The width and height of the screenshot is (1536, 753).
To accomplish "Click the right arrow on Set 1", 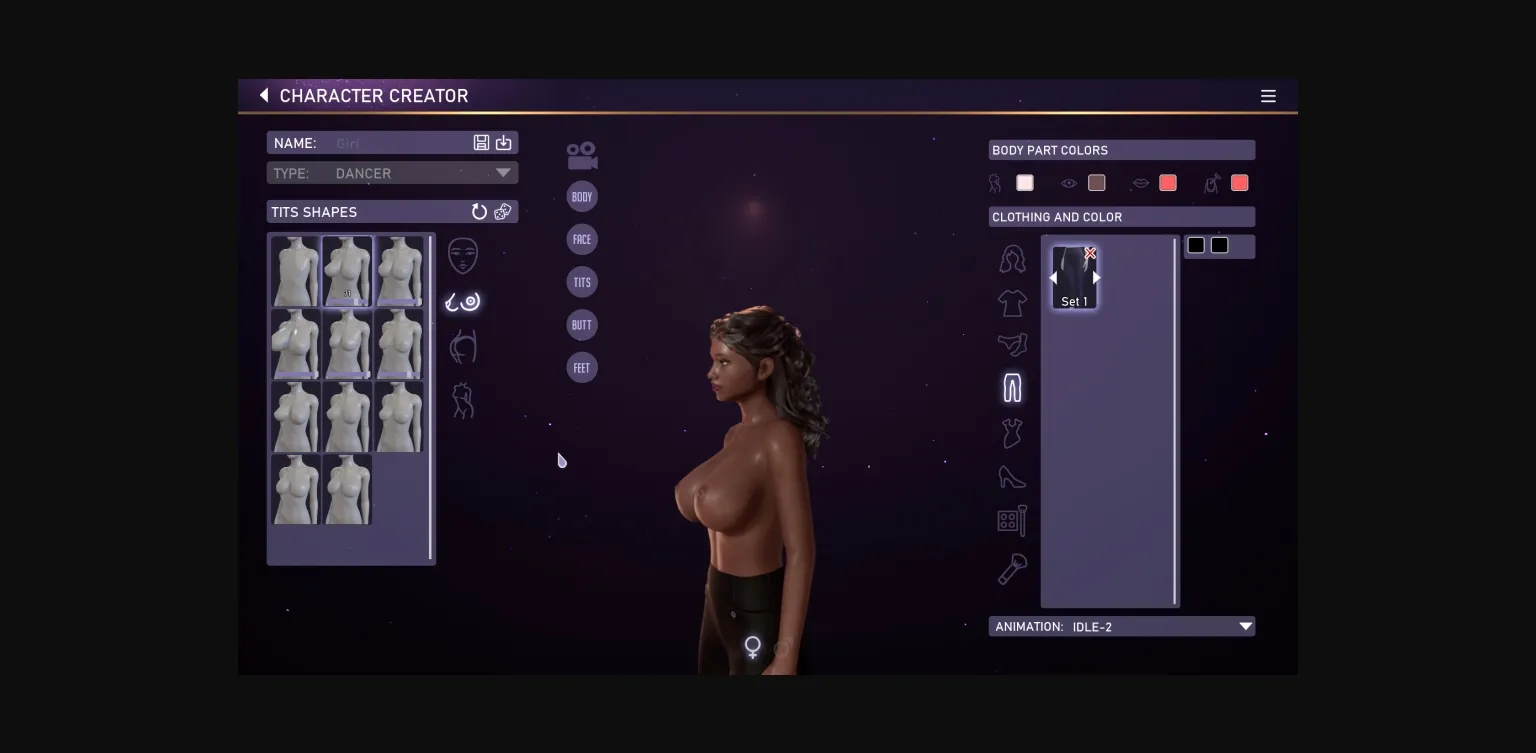I will 1096,277.
